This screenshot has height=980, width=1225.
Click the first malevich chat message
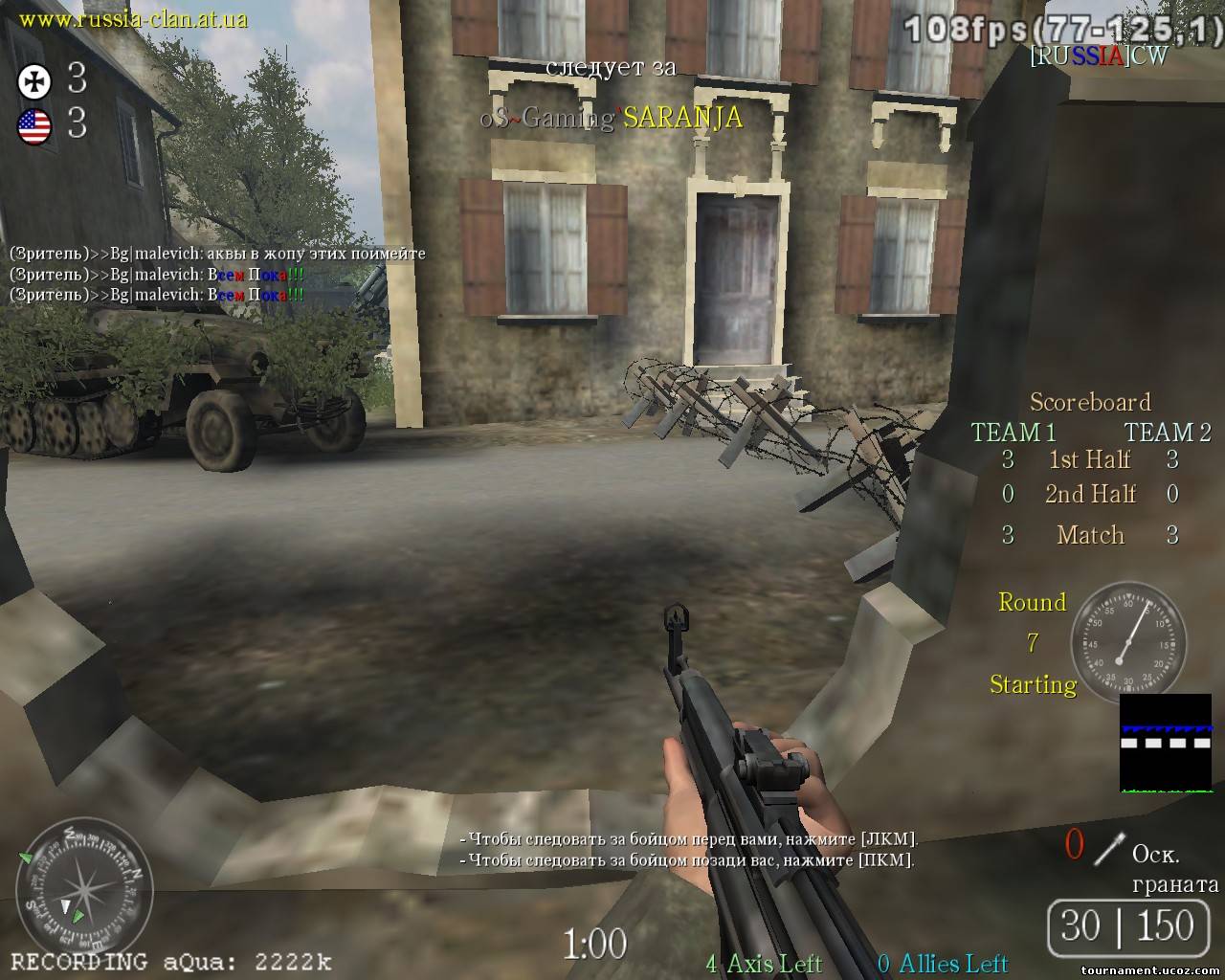(x=217, y=254)
